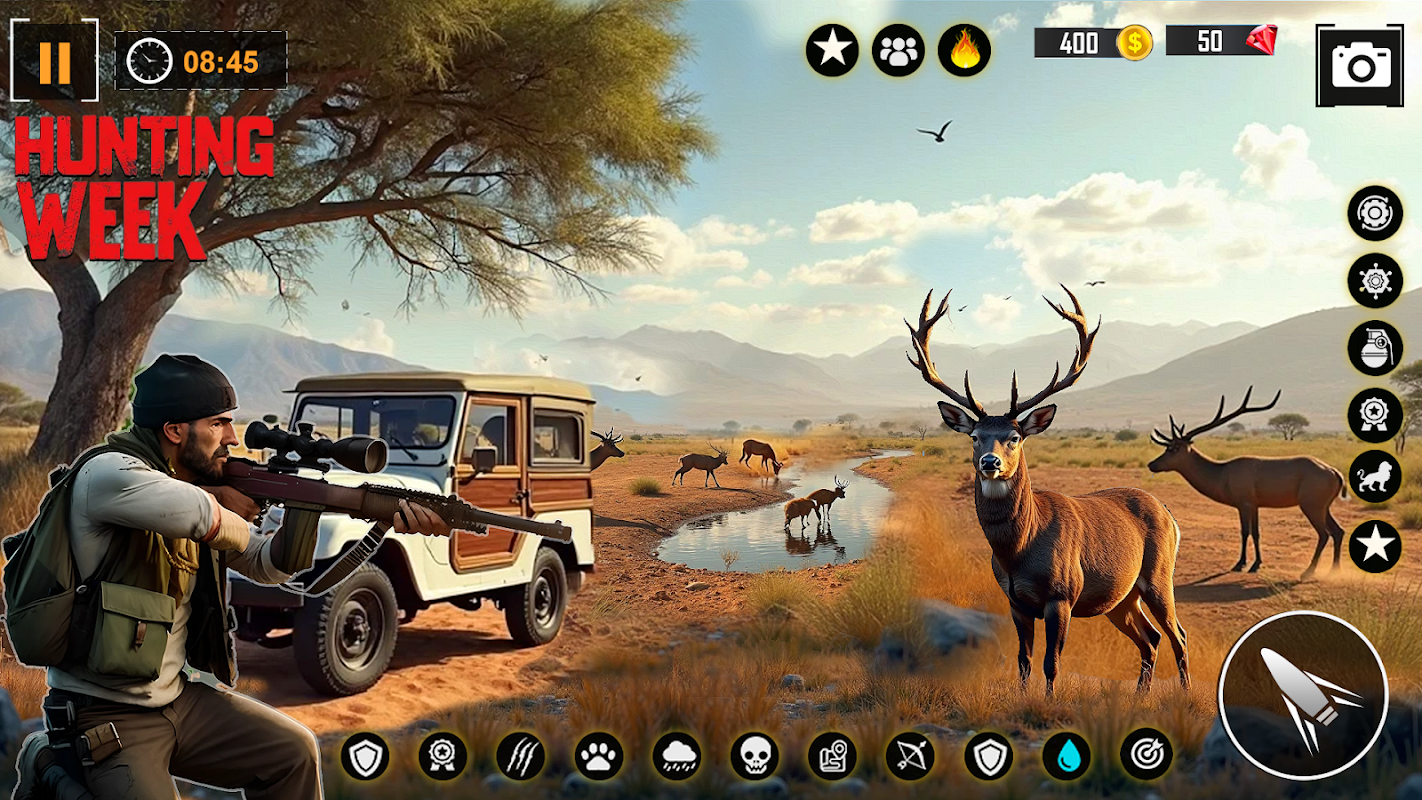The height and width of the screenshot is (800, 1422).
Task: Activate the bullseye target icon
Action: [1145, 756]
